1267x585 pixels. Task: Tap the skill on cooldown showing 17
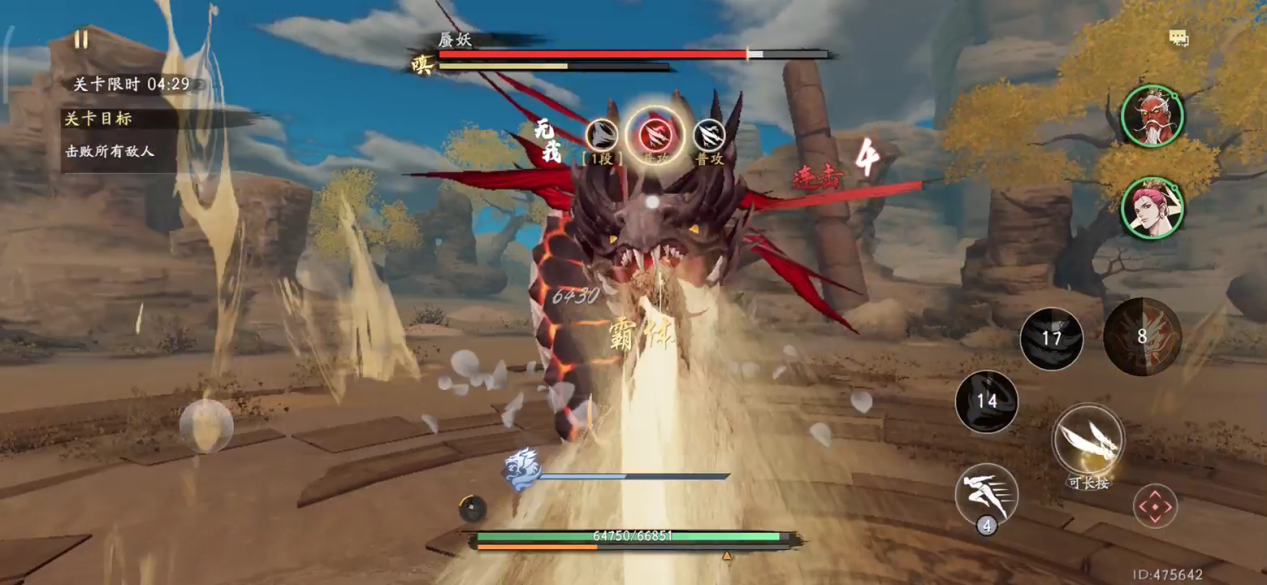[x=1051, y=339]
